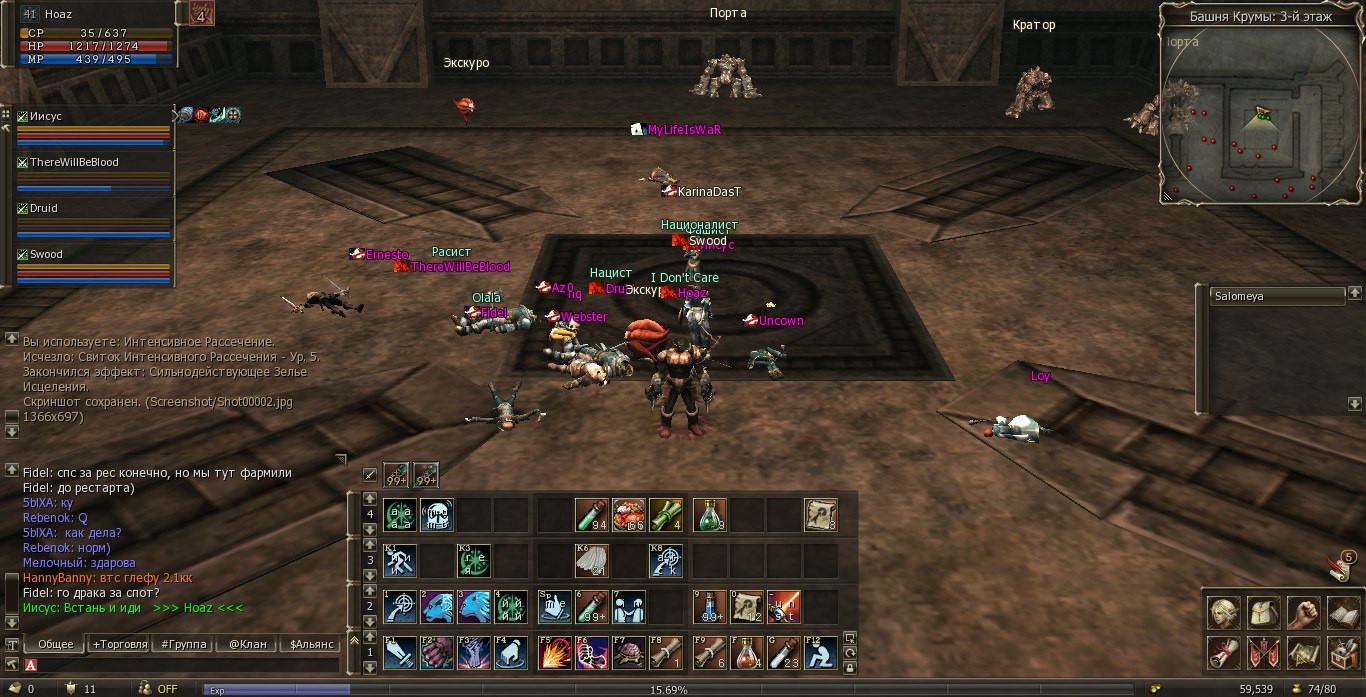Open the #Группа chat tab
The height and width of the screenshot is (697, 1366).
[183, 644]
